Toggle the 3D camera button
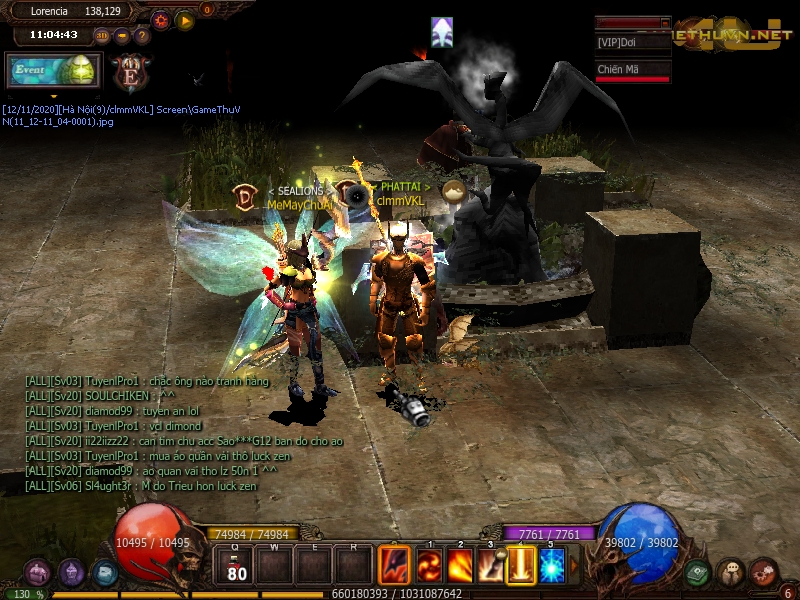Image resolution: width=800 pixels, height=600 pixels. pos(102,36)
